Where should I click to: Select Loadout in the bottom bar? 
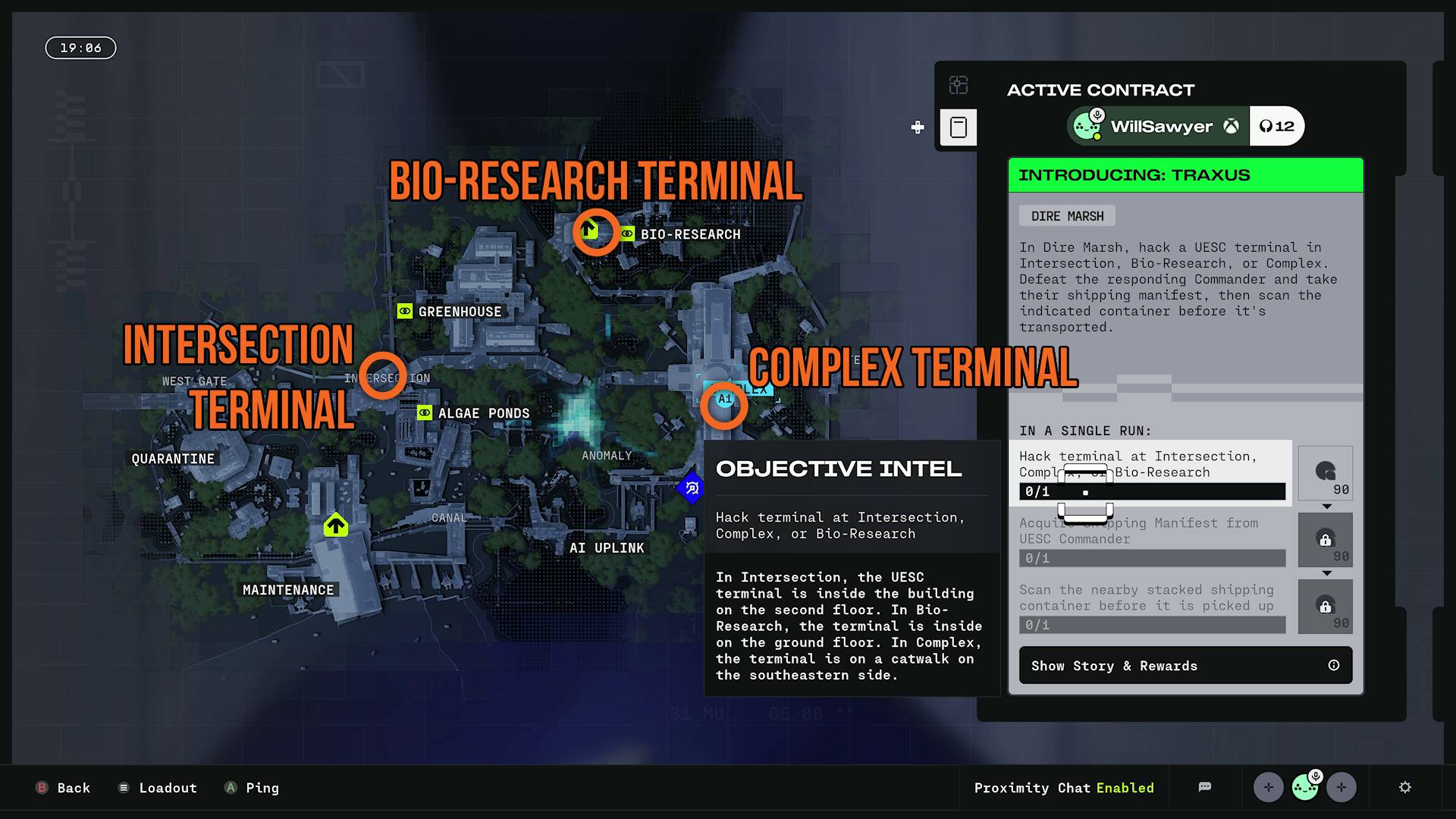click(157, 788)
